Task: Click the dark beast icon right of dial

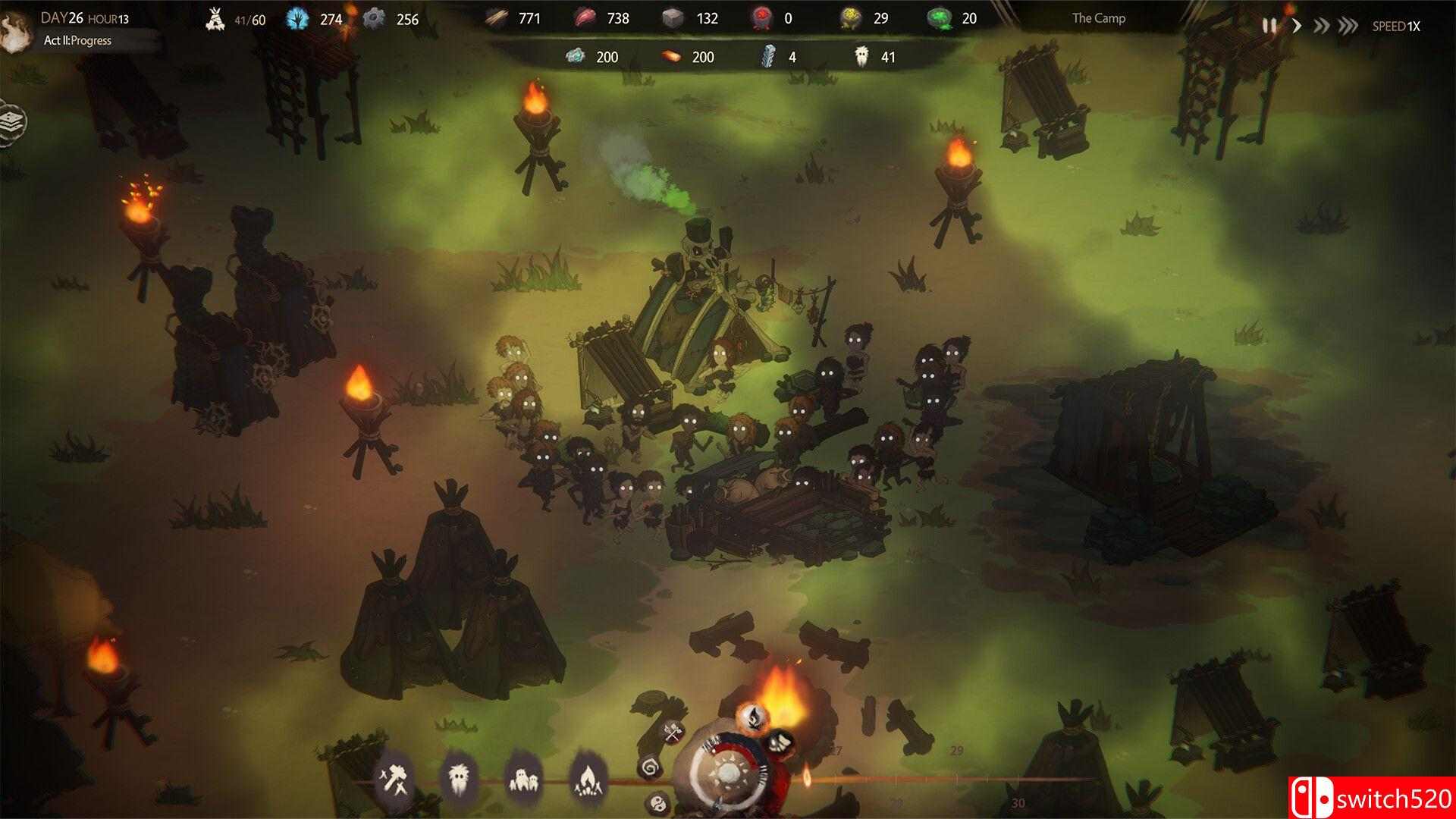Action: point(778,743)
